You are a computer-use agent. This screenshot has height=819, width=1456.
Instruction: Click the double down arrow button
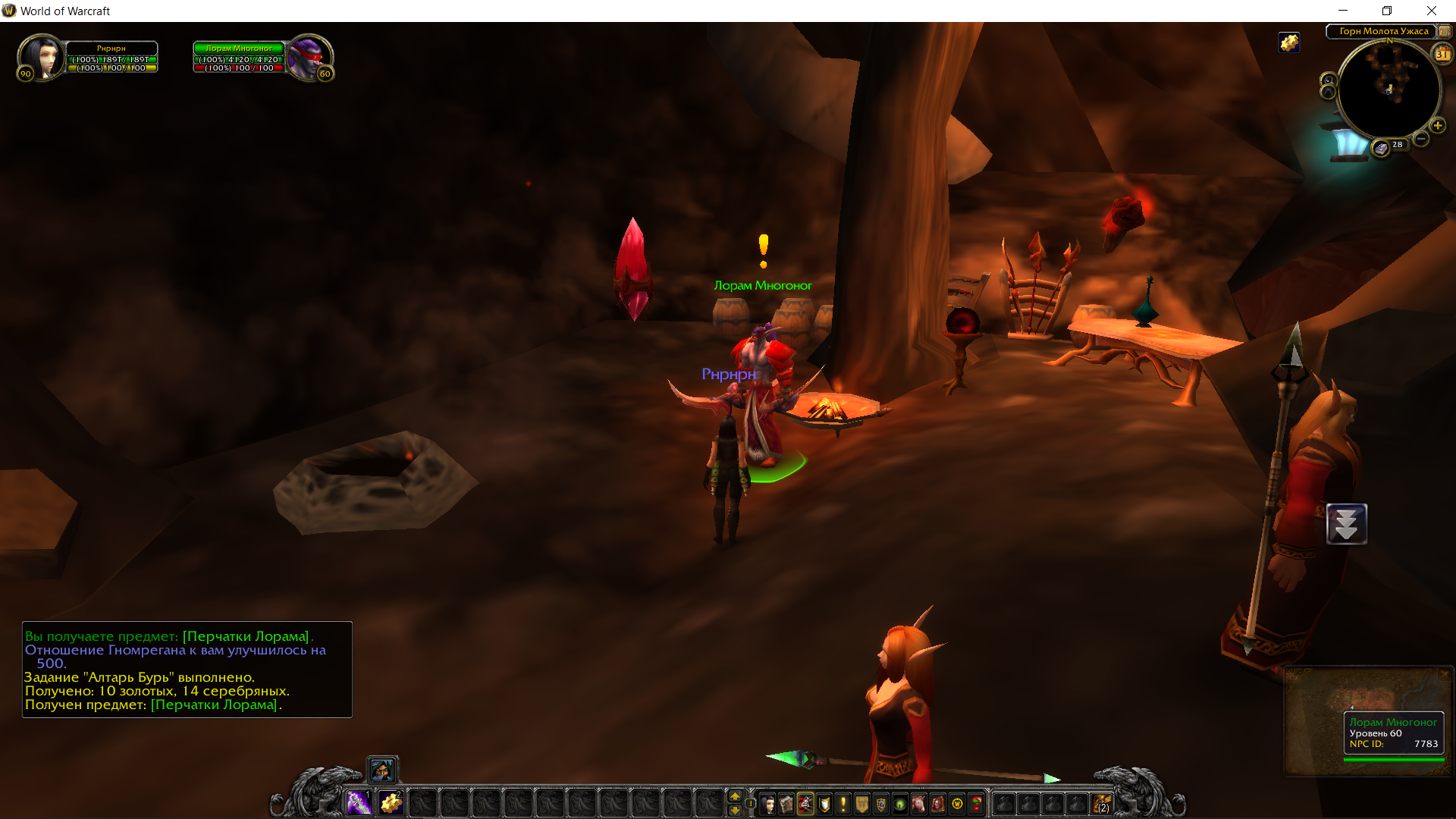[1346, 524]
